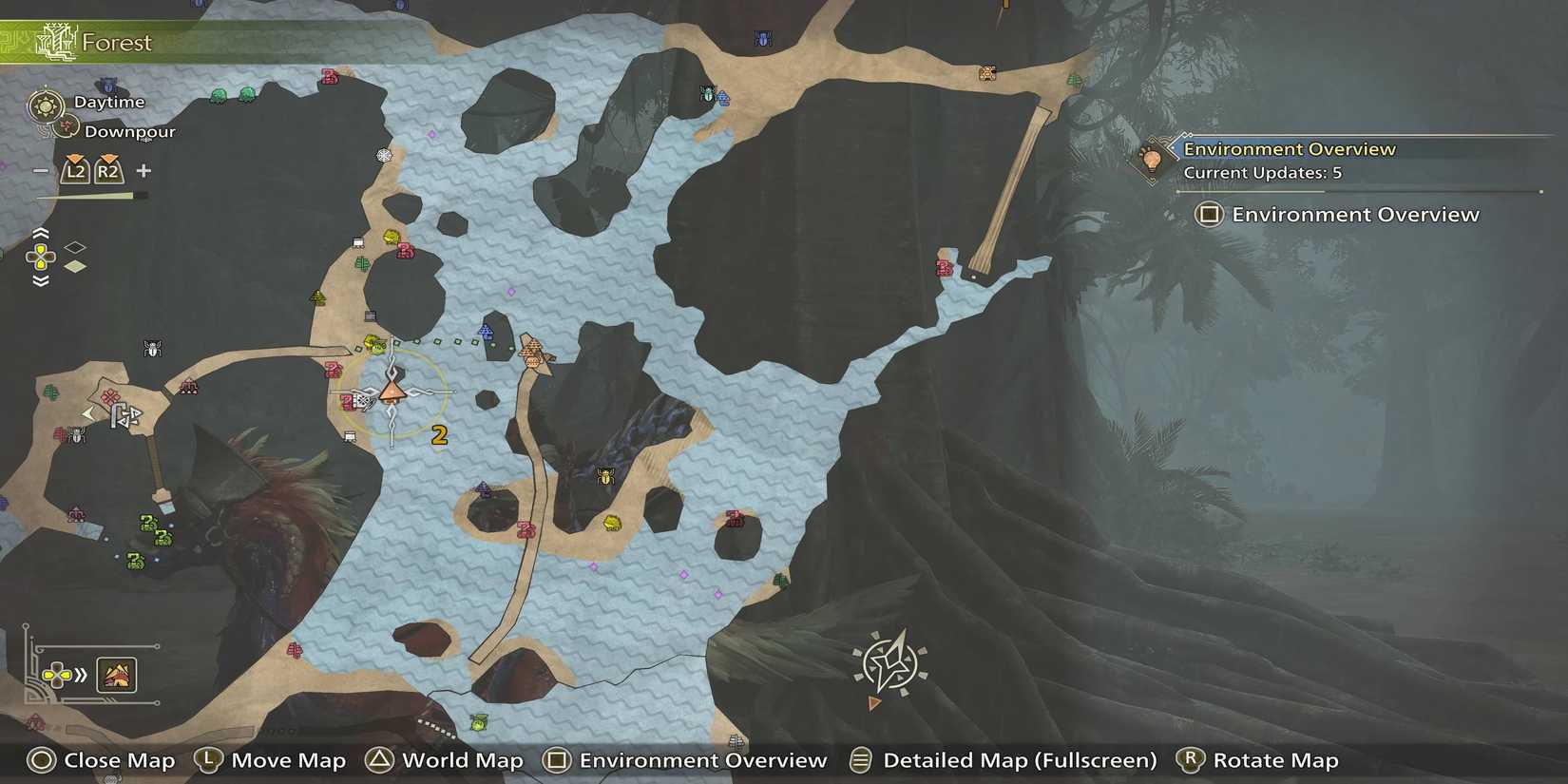
Task: Select the yellow beetle icon on the map
Action: (605, 477)
